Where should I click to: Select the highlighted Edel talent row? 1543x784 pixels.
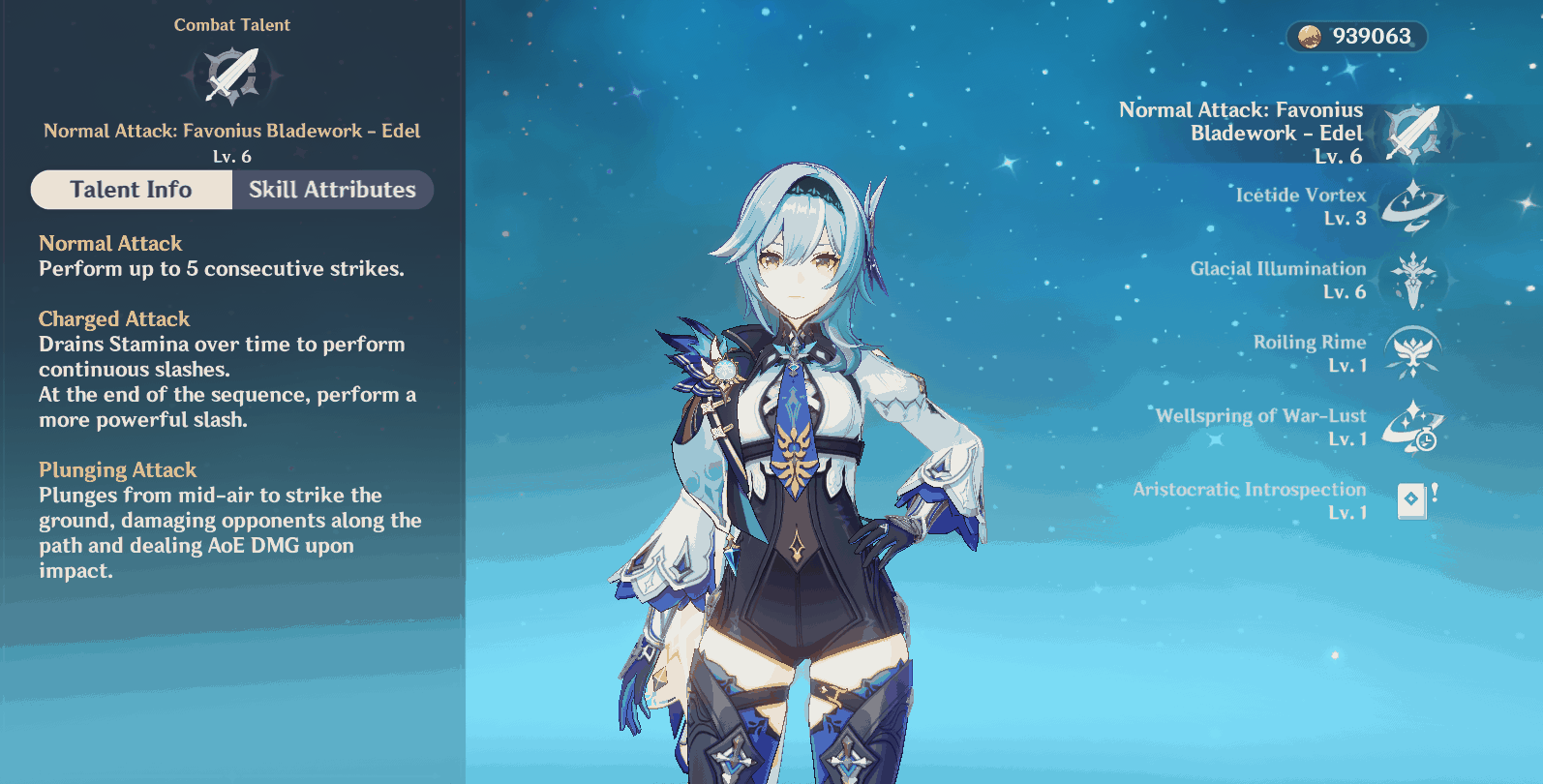[x=1258, y=132]
